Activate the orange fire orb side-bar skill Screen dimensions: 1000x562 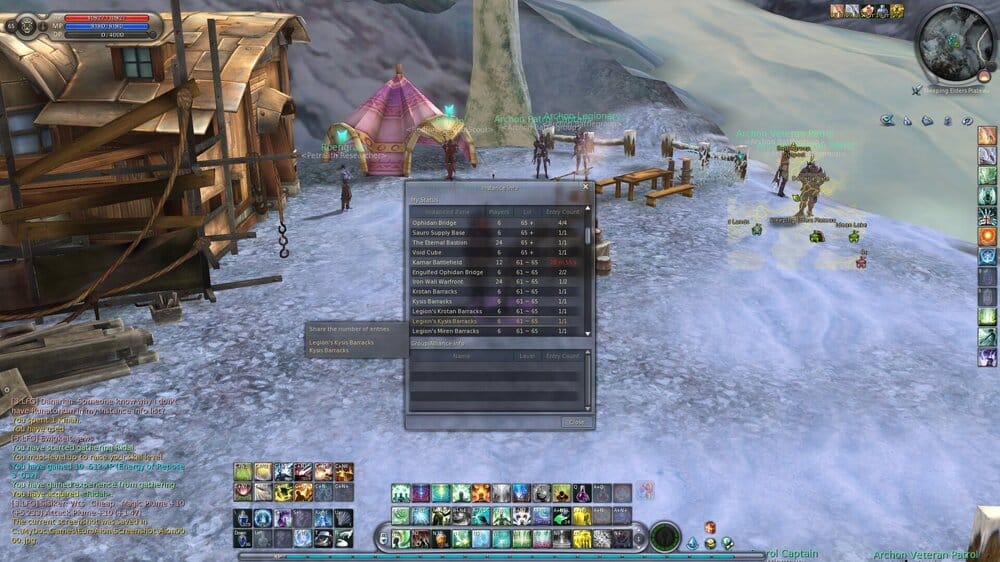(x=987, y=236)
